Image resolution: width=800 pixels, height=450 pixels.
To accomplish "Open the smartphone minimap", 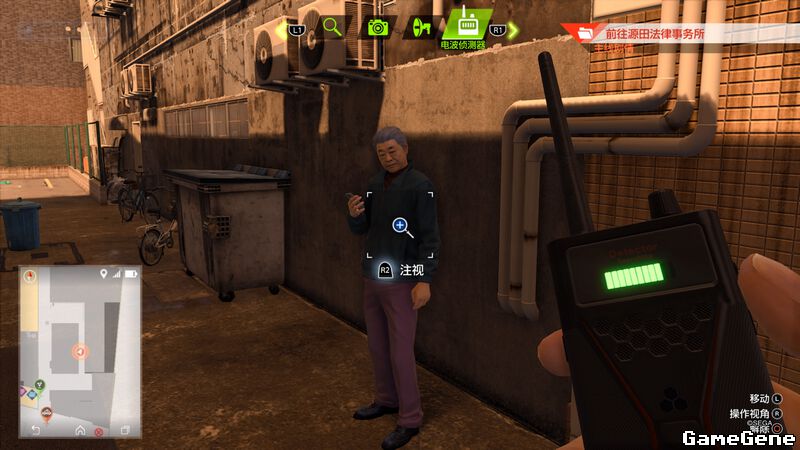I will [x=79, y=351].
